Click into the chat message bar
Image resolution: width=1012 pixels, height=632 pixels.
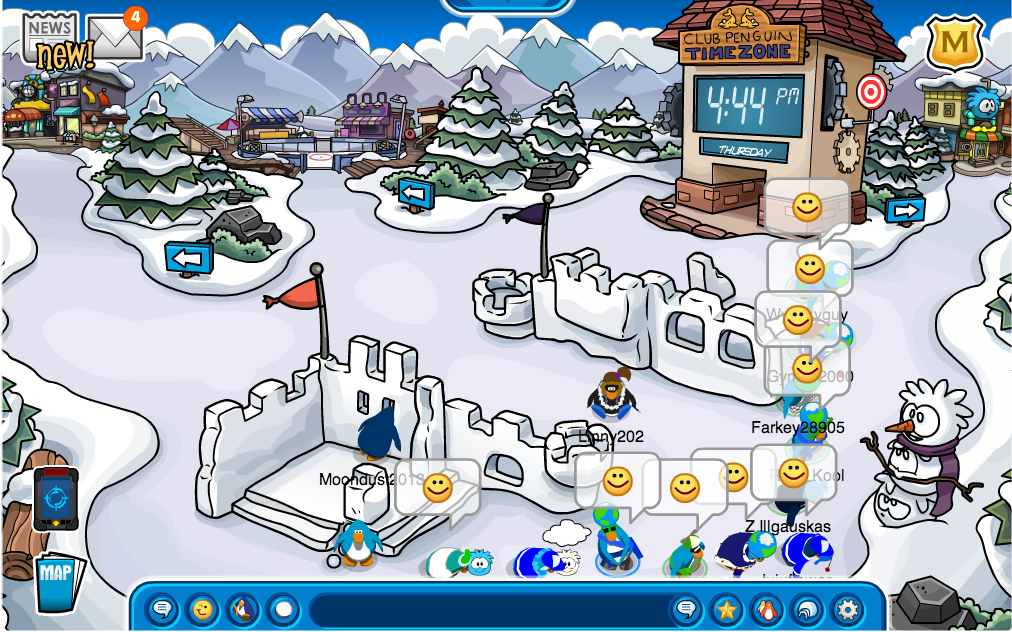pos(490,609)
